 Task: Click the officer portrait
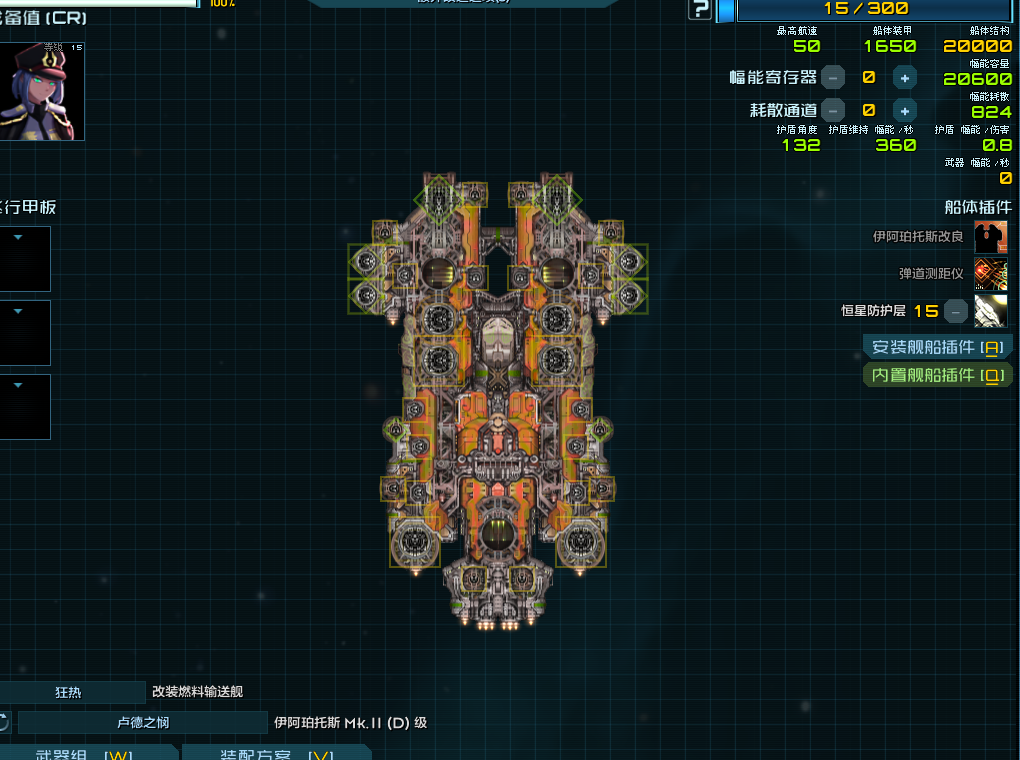[42, 91]
